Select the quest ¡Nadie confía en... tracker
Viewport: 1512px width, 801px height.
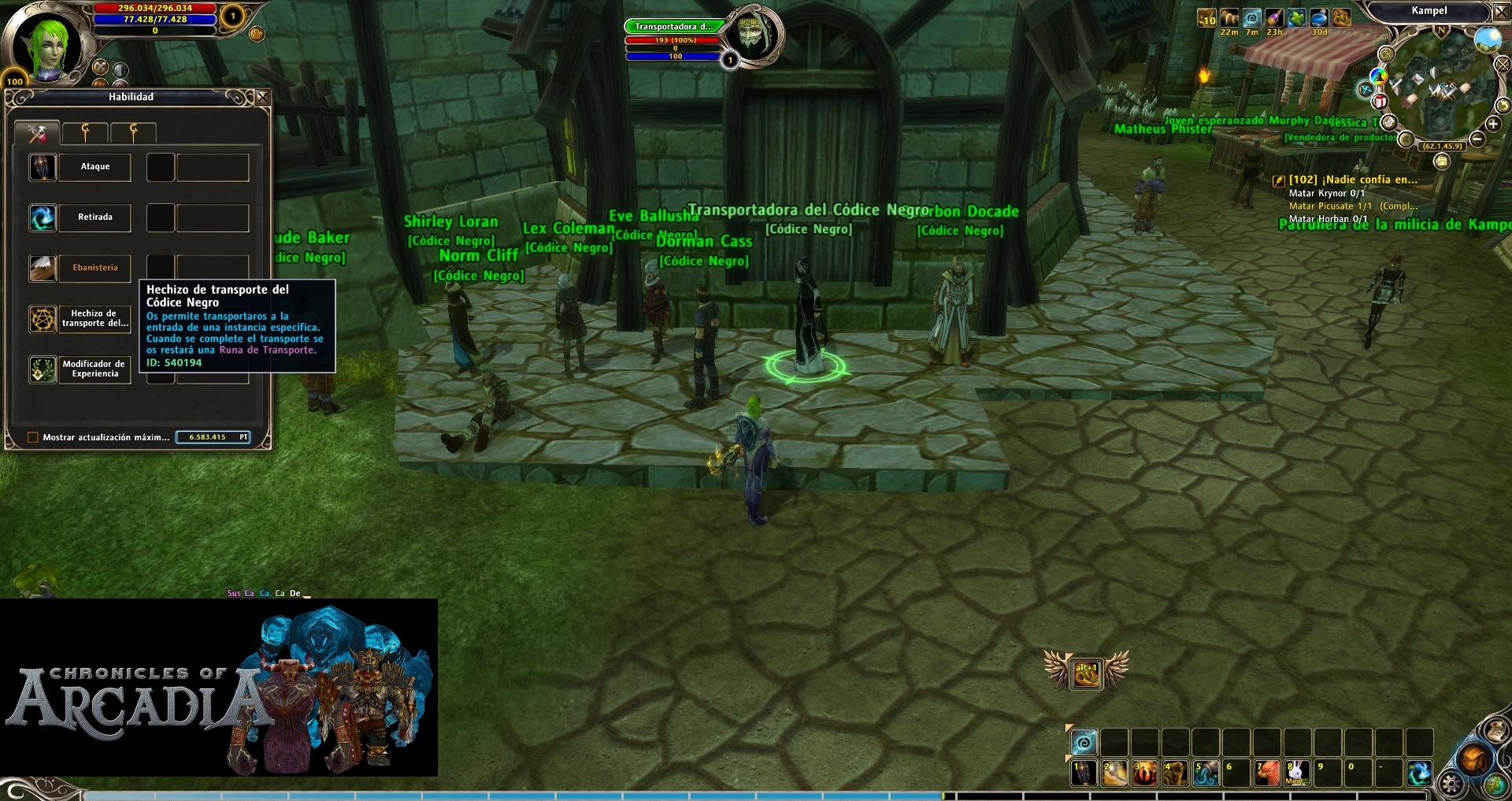click(x=1352, y=180)
